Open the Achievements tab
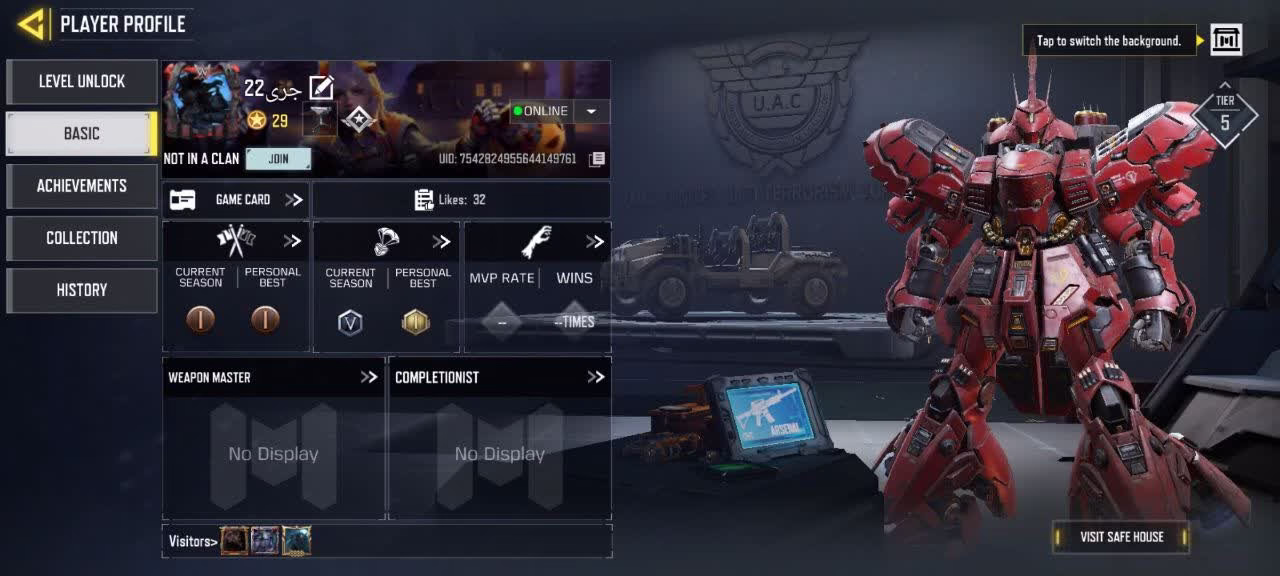 point(82,186)
